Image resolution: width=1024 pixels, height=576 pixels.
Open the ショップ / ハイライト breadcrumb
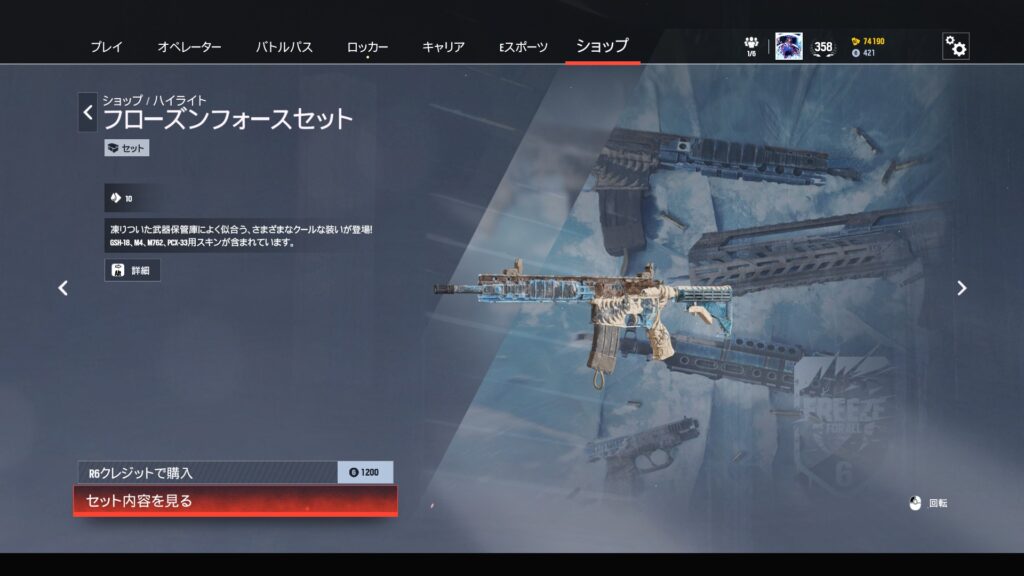[x=154, y=100]
